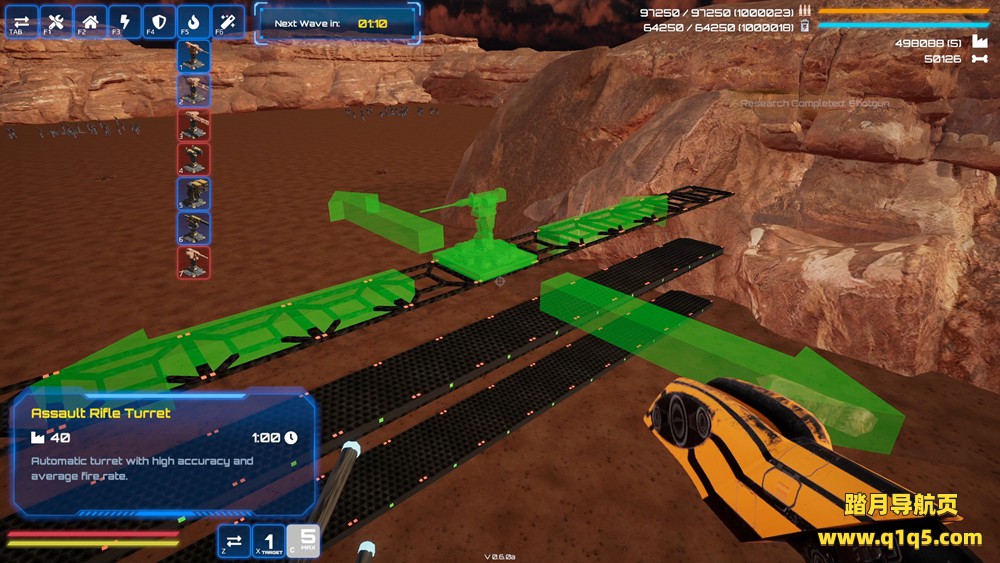Select the 1 Target level button
This screenshot has width=1000, height=563.
point(268,541)
